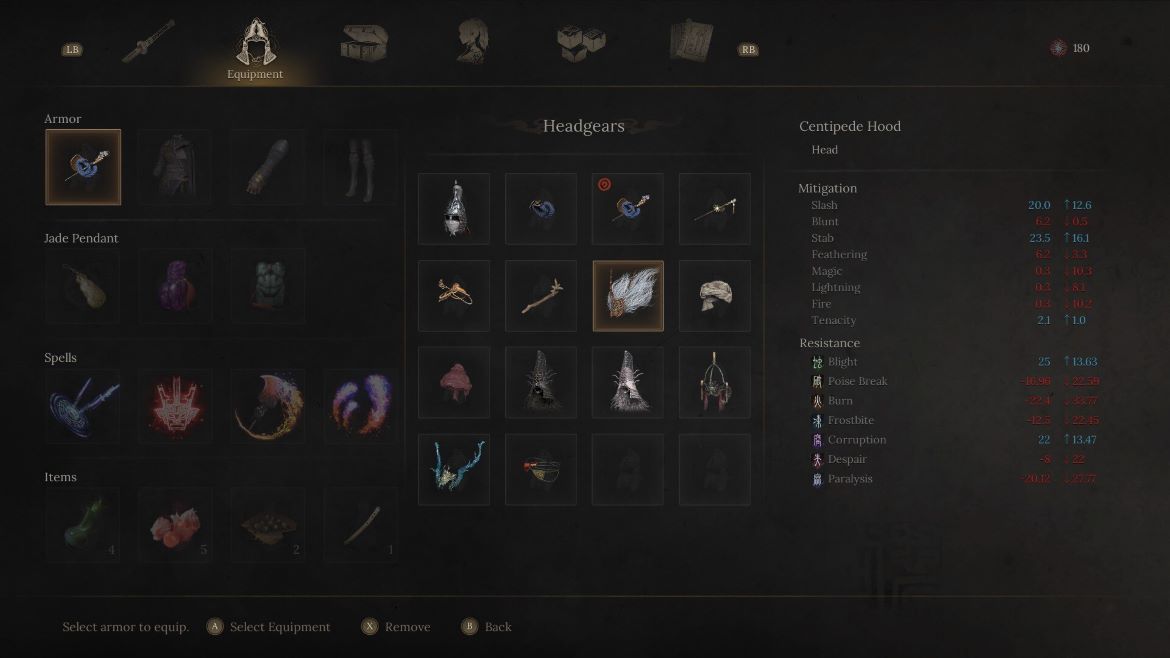The image size is (1170, 658).
Task: Choose the flaming axe spell
Action: coord(267,406)
